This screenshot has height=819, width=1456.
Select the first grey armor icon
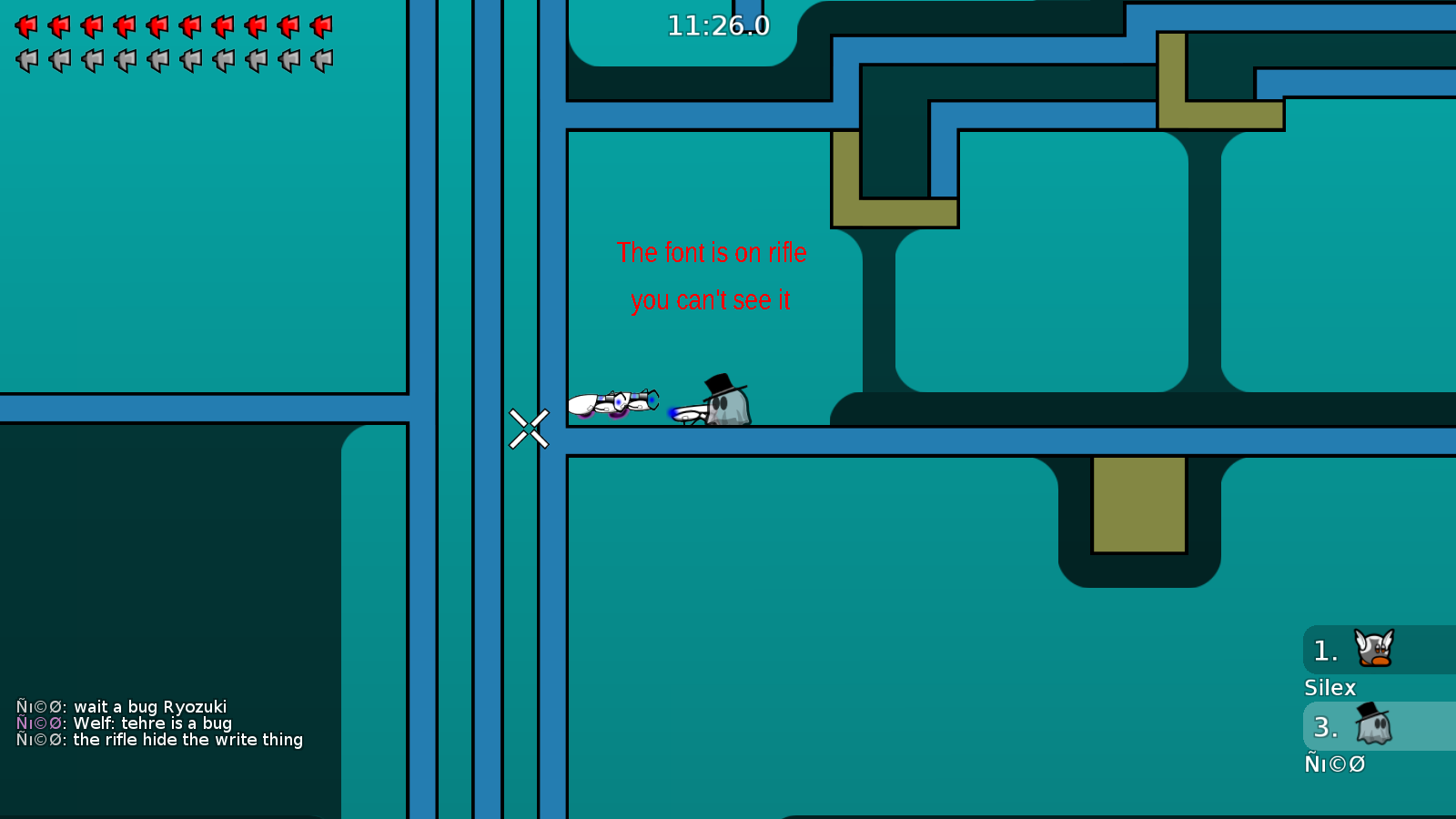point(25,60)
